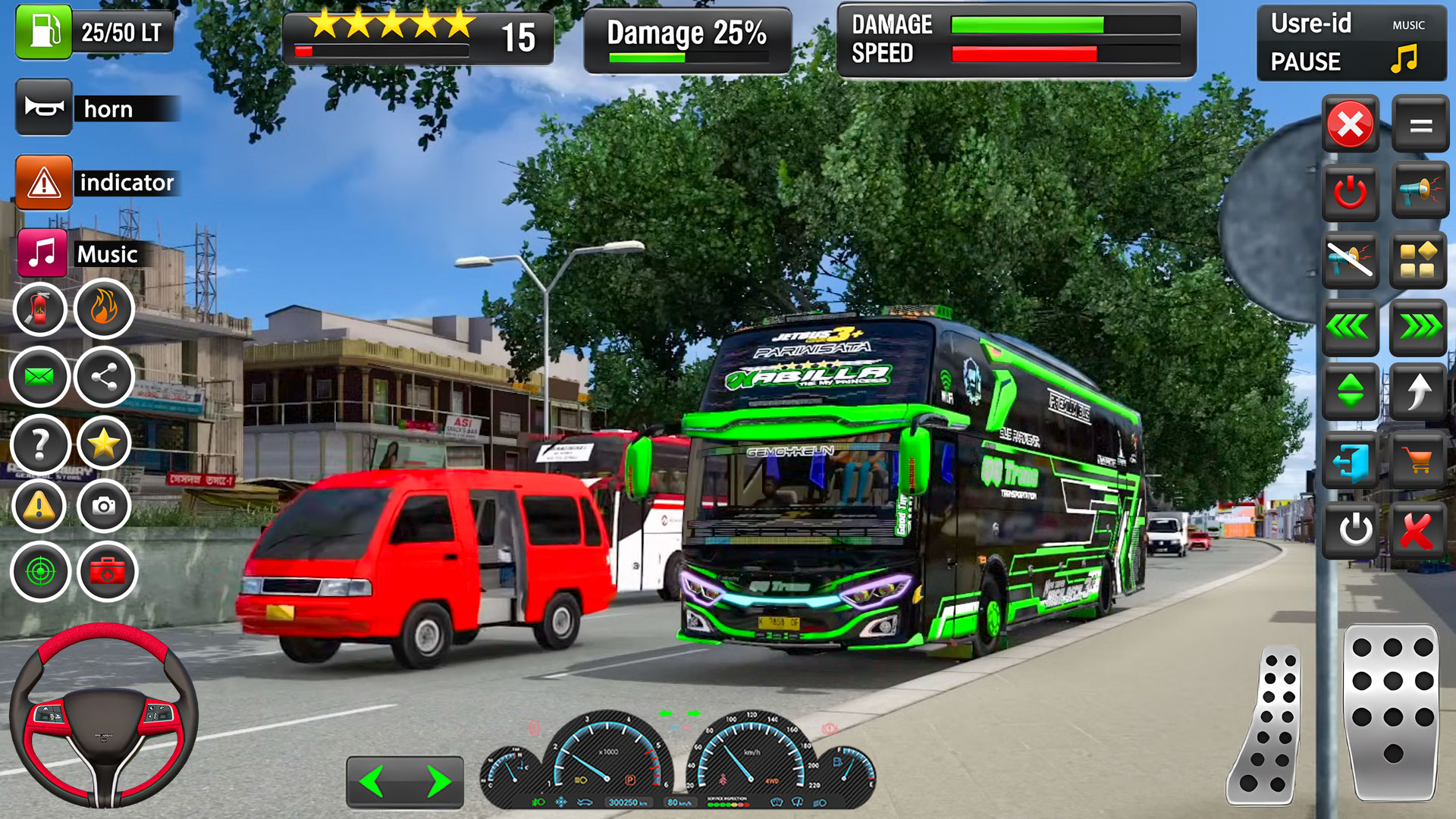Open the pink Music button
Viewport: 1456px width, 819px height.
point(42,253)
